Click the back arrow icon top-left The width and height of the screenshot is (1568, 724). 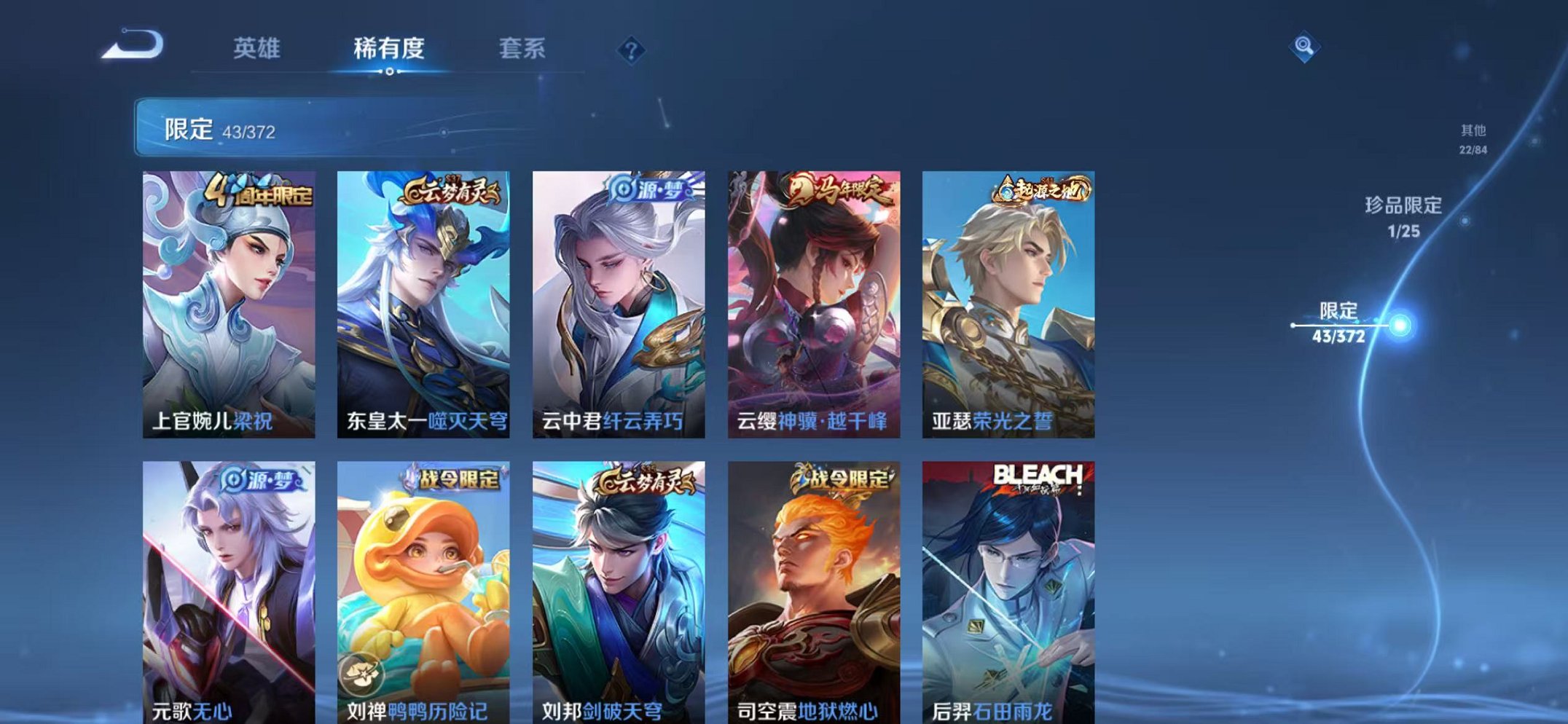tap(135, 45)
